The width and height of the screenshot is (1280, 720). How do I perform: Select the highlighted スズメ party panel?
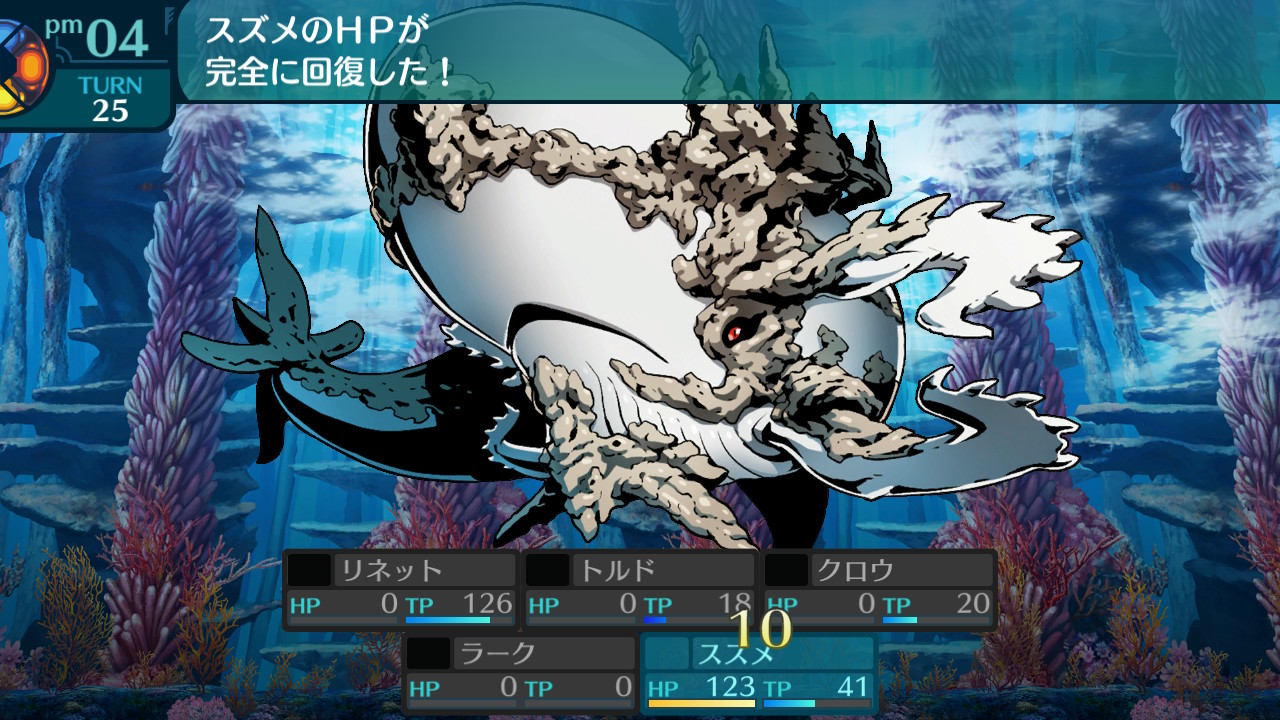pyautogui.click(x=759, y=672)
